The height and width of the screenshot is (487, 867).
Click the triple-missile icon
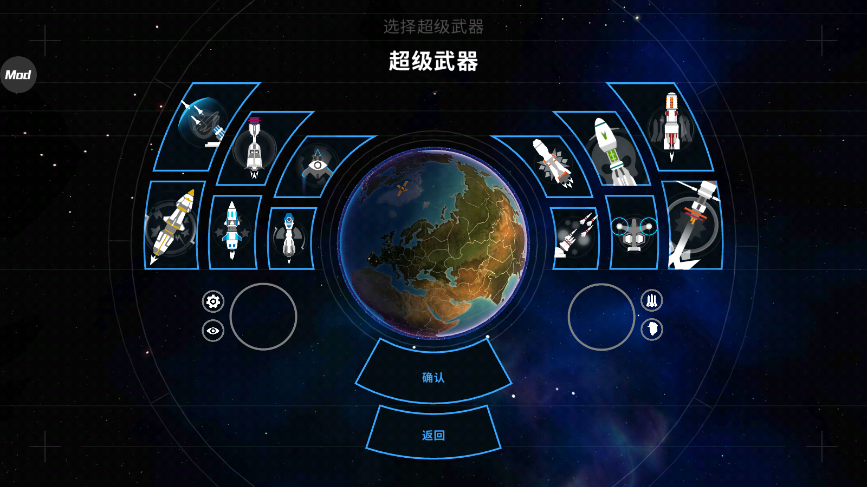pyautogui.click(x=652, y=300)
